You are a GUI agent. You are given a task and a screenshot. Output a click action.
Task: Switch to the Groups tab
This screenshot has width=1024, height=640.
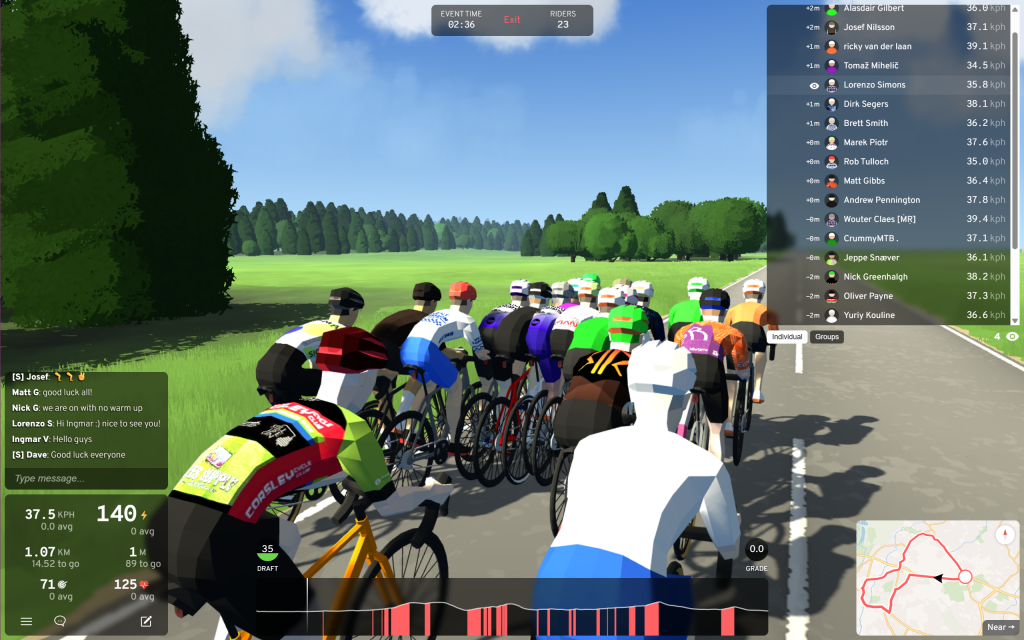coord(827,337)
